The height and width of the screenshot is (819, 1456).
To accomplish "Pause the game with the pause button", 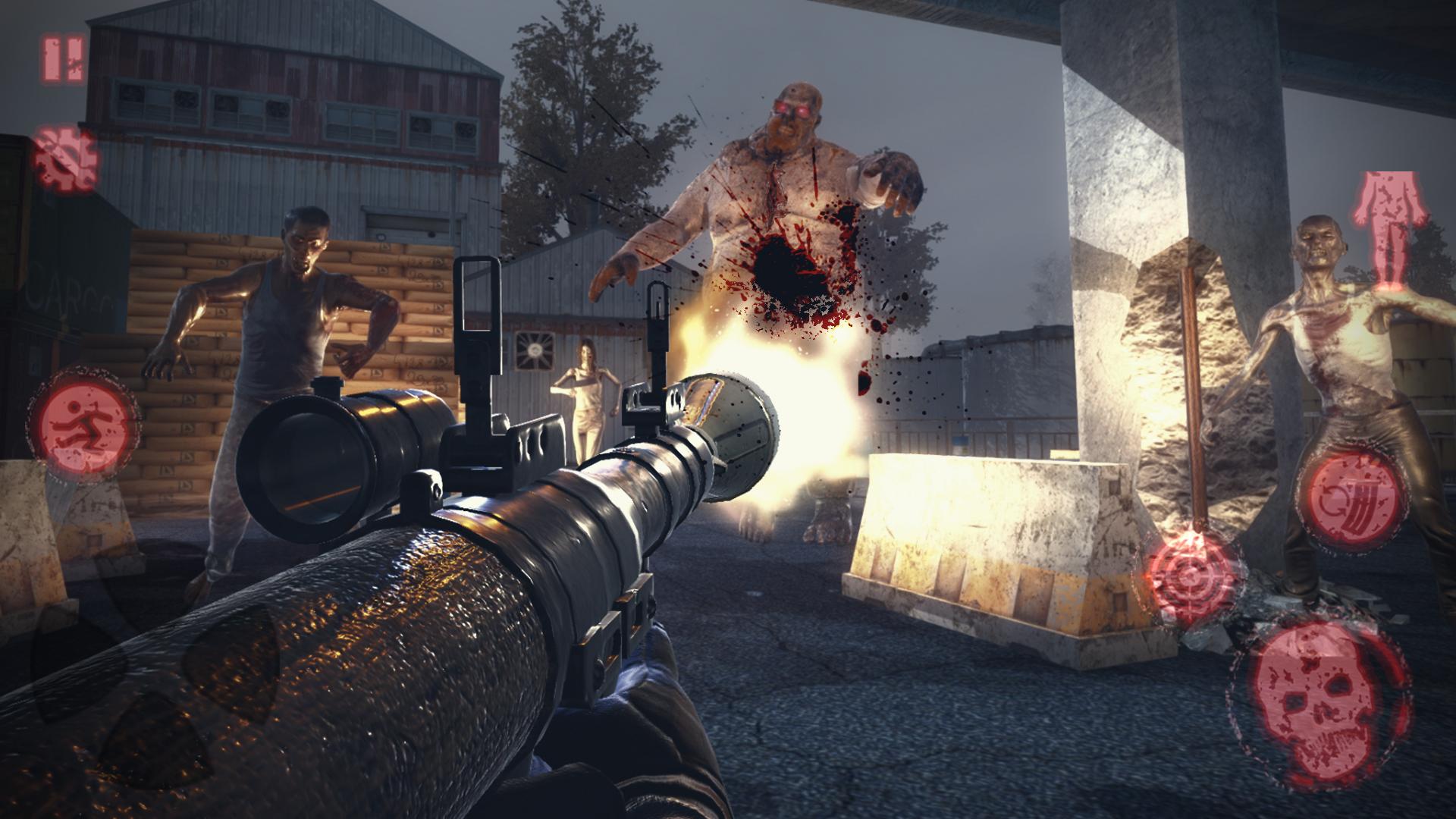I will [x=63, y=60].
